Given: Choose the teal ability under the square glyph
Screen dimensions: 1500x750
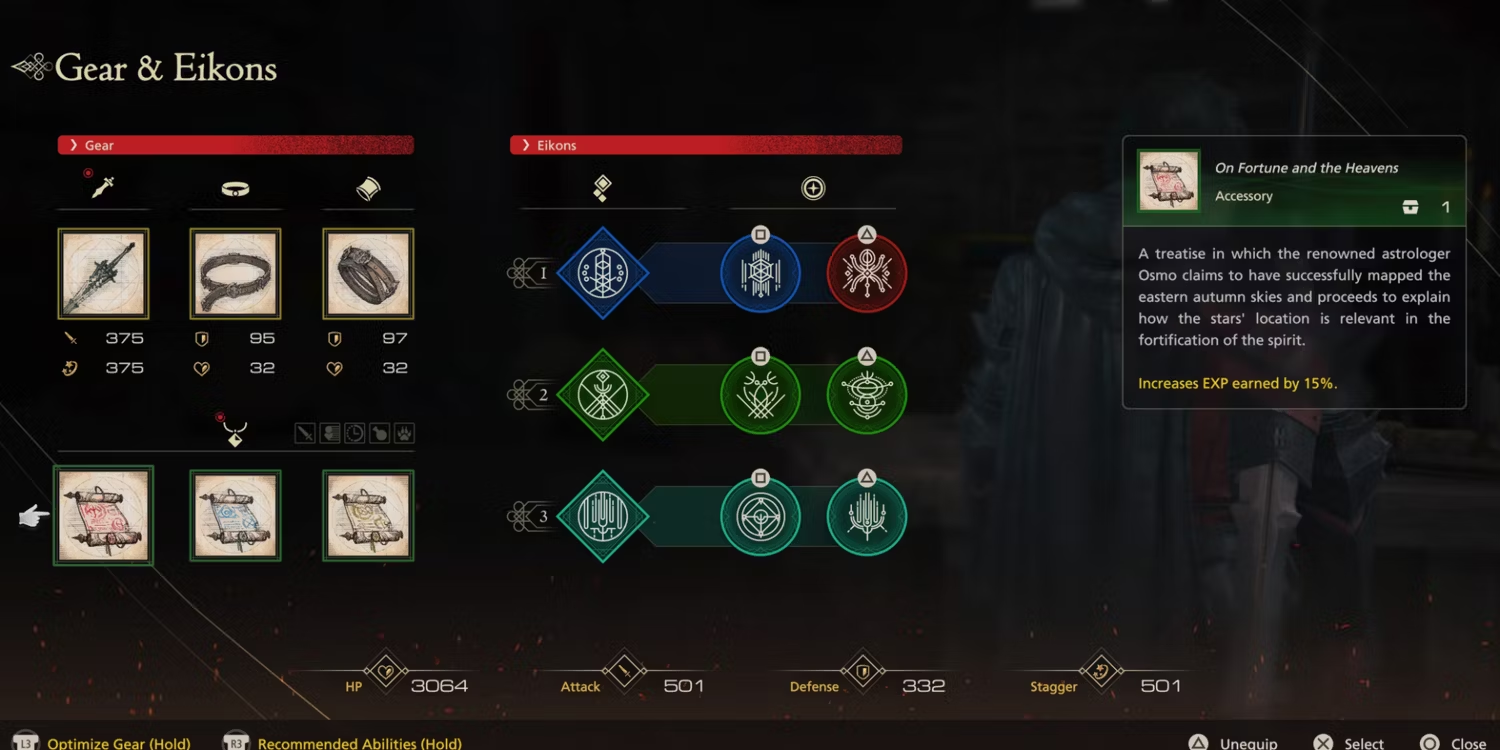Looking at the screenshot, I should pos(760,517).
